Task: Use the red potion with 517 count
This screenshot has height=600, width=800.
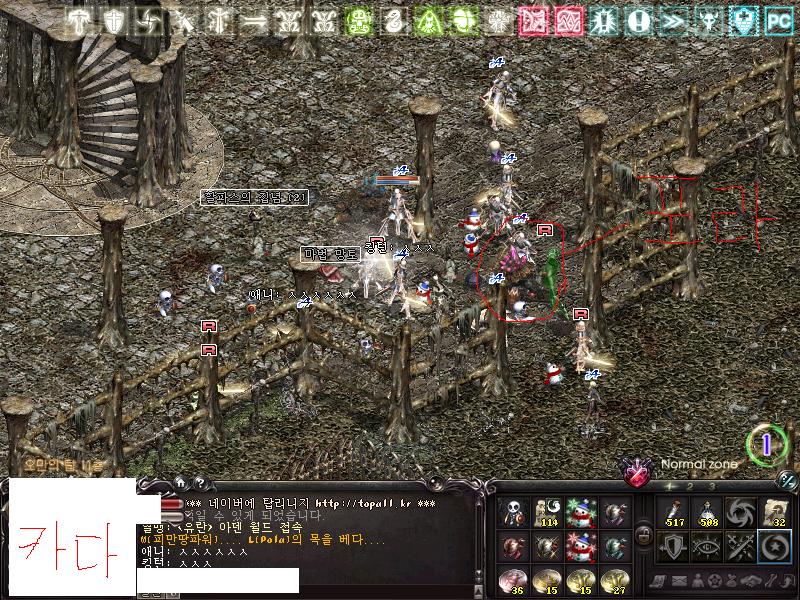Action: click(675, 512)
